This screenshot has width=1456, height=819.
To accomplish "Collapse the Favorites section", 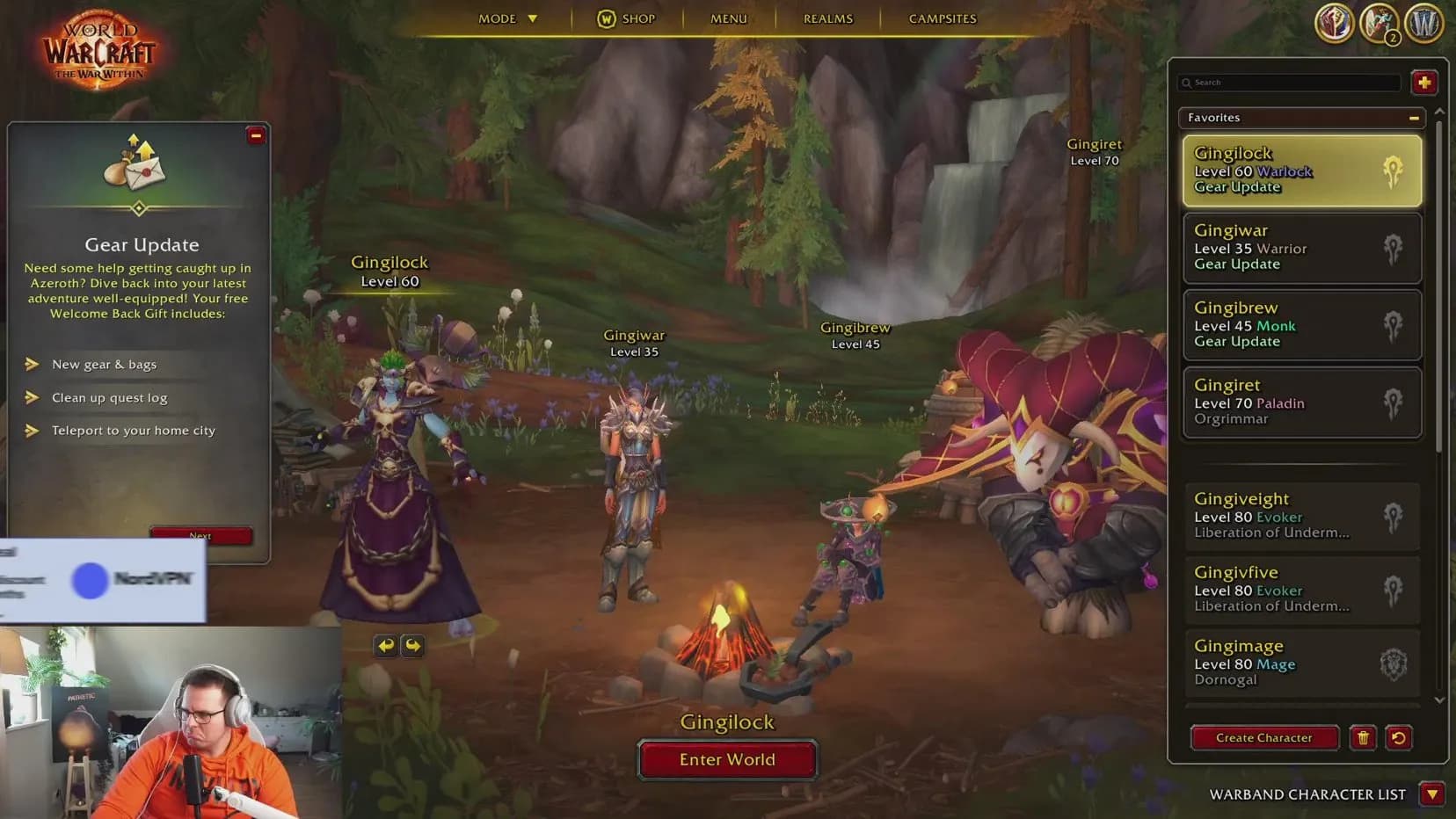I will pyautogui.click(x=1414, y=118).
